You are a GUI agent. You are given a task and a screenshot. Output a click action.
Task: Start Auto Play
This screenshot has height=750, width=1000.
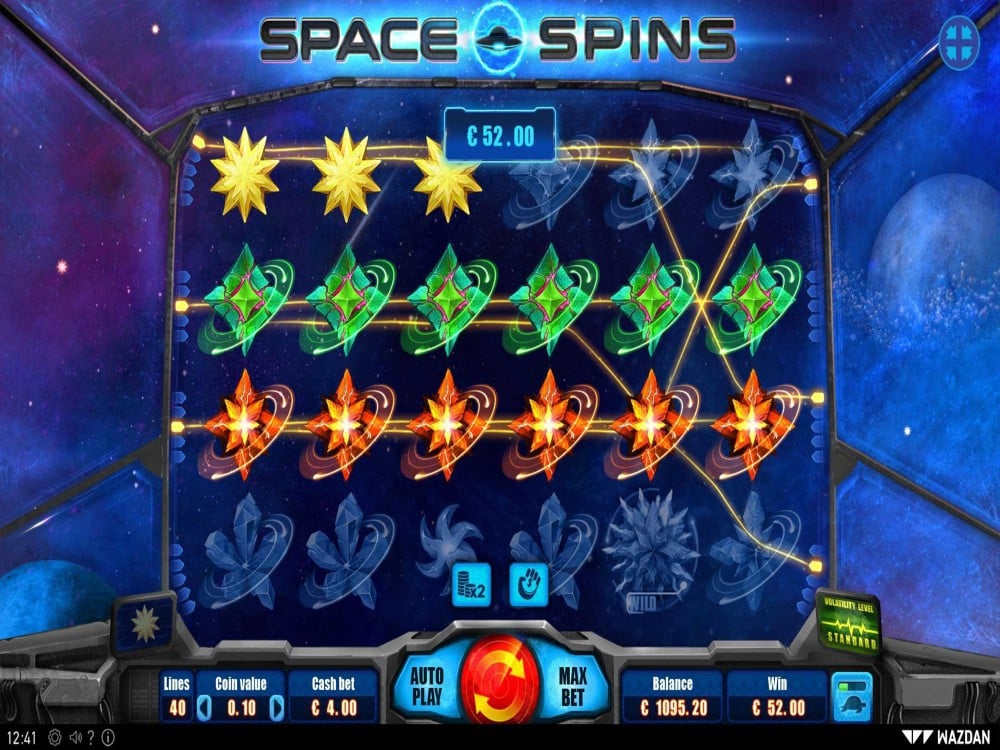pyautogui.click(x=426, y=684)
